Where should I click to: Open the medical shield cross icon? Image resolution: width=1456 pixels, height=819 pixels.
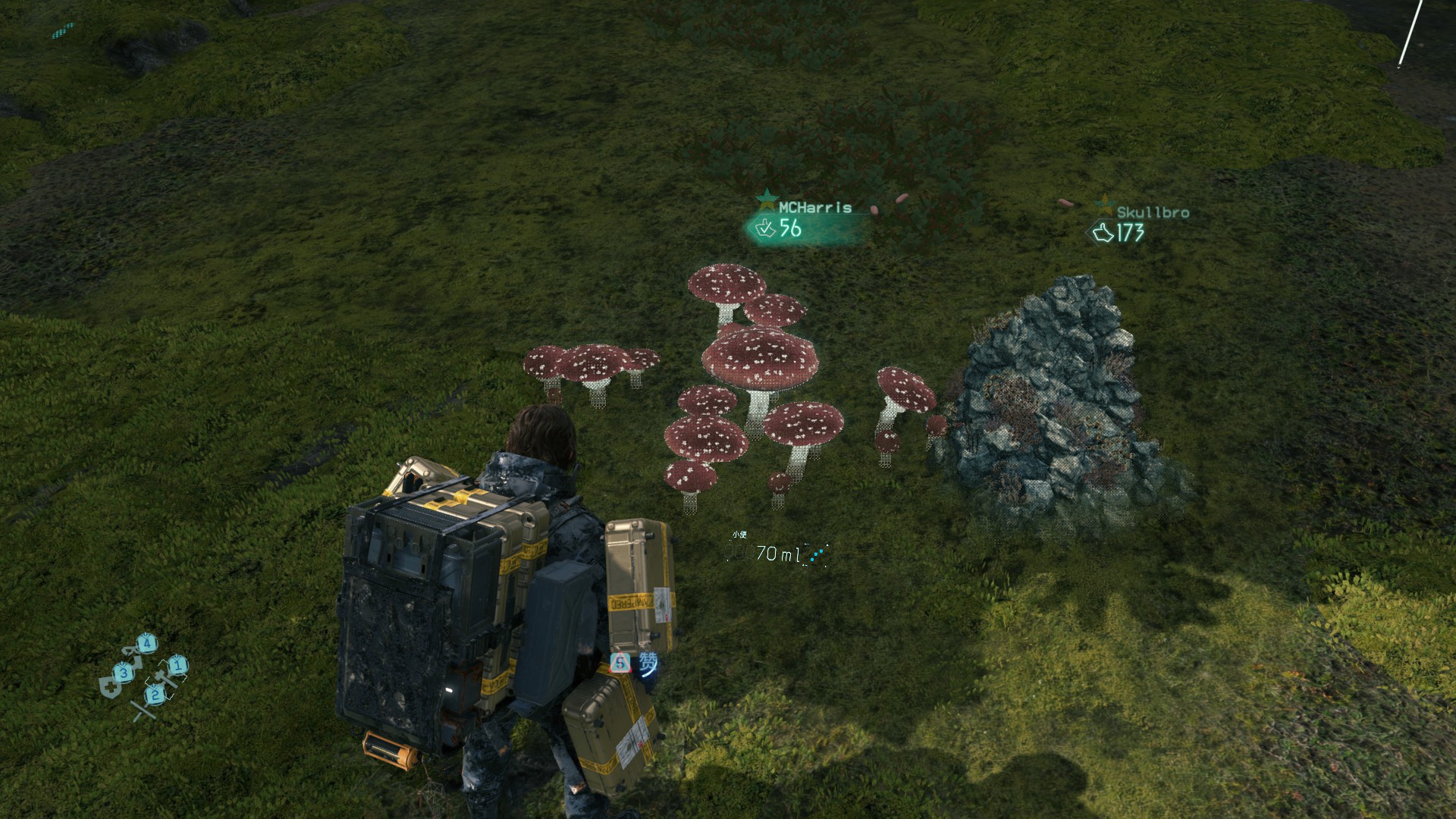(x=108, y=688)
